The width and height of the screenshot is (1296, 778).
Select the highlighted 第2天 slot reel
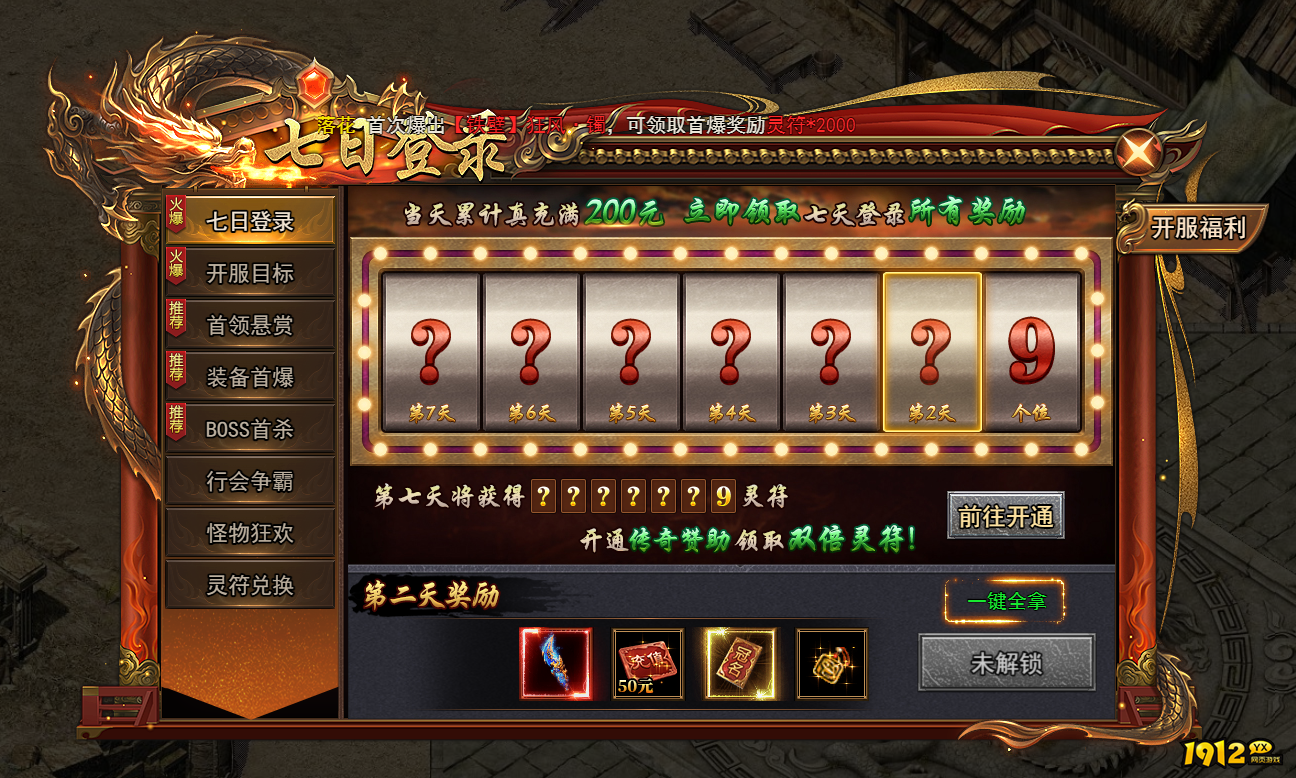coord(931,351)
